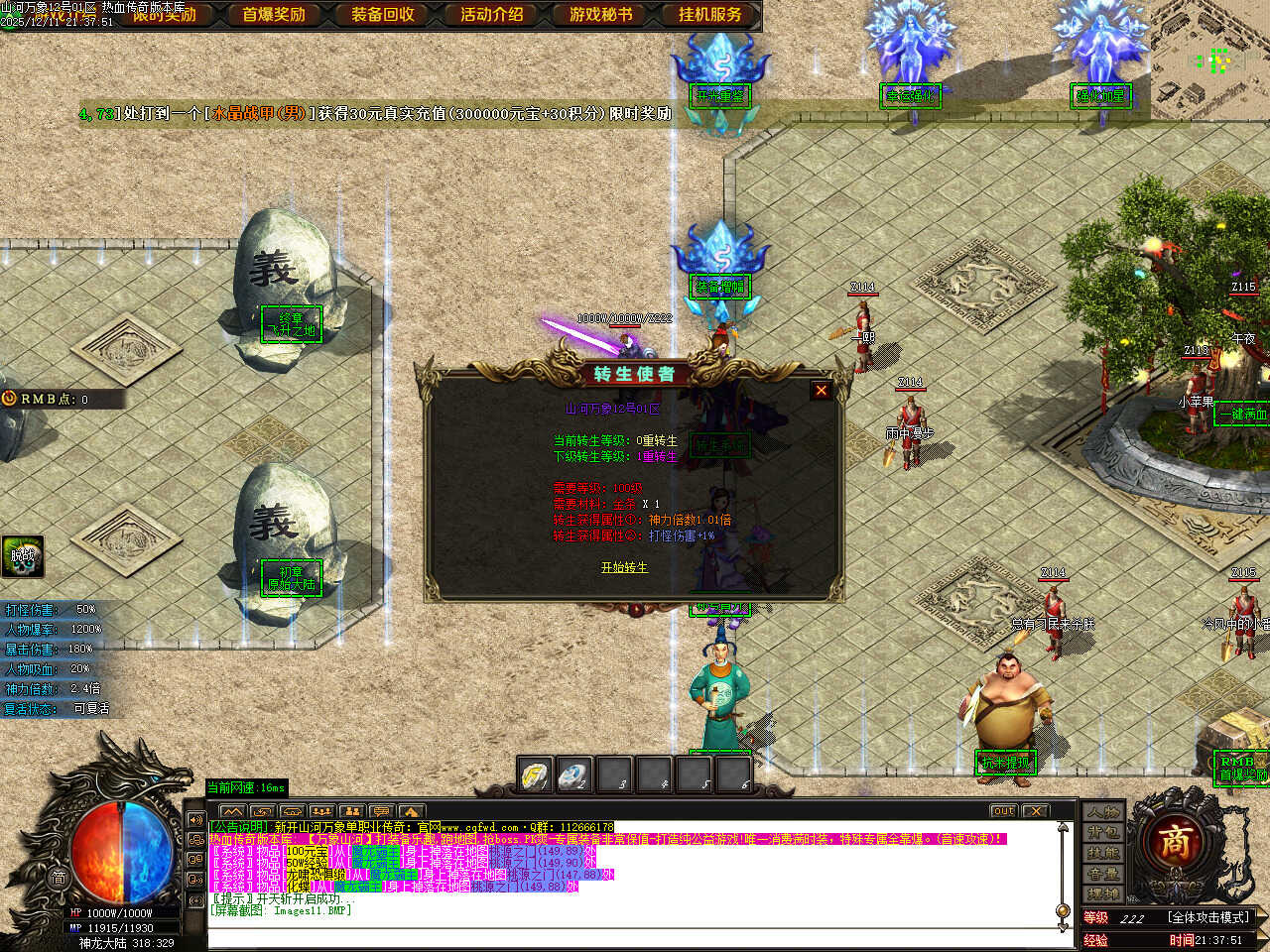Open the 挂机服务 menu
This screenshot has width=1270, height=952.
[710, 15]
